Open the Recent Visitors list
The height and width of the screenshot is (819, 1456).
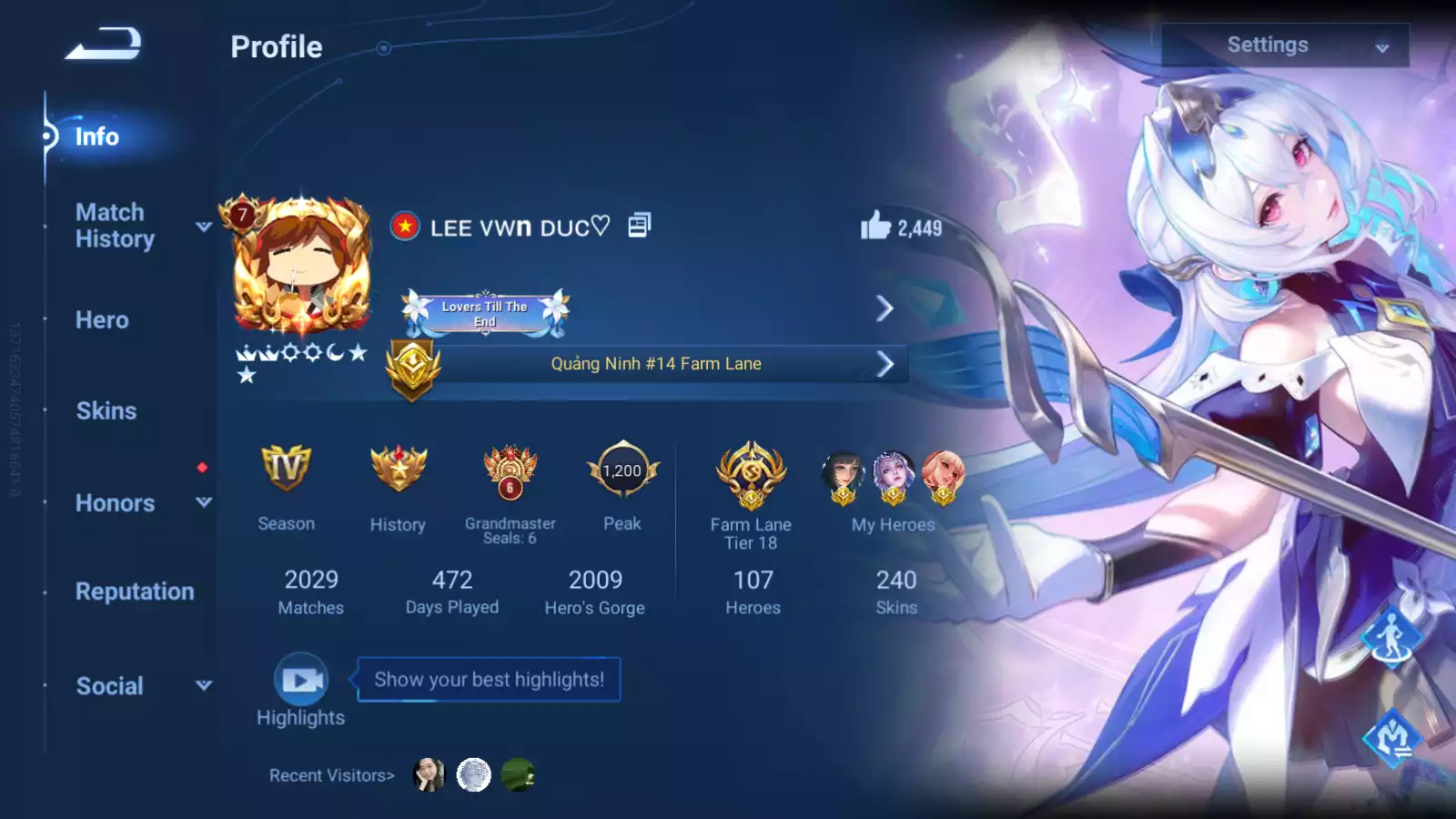(x=332, y=775)
